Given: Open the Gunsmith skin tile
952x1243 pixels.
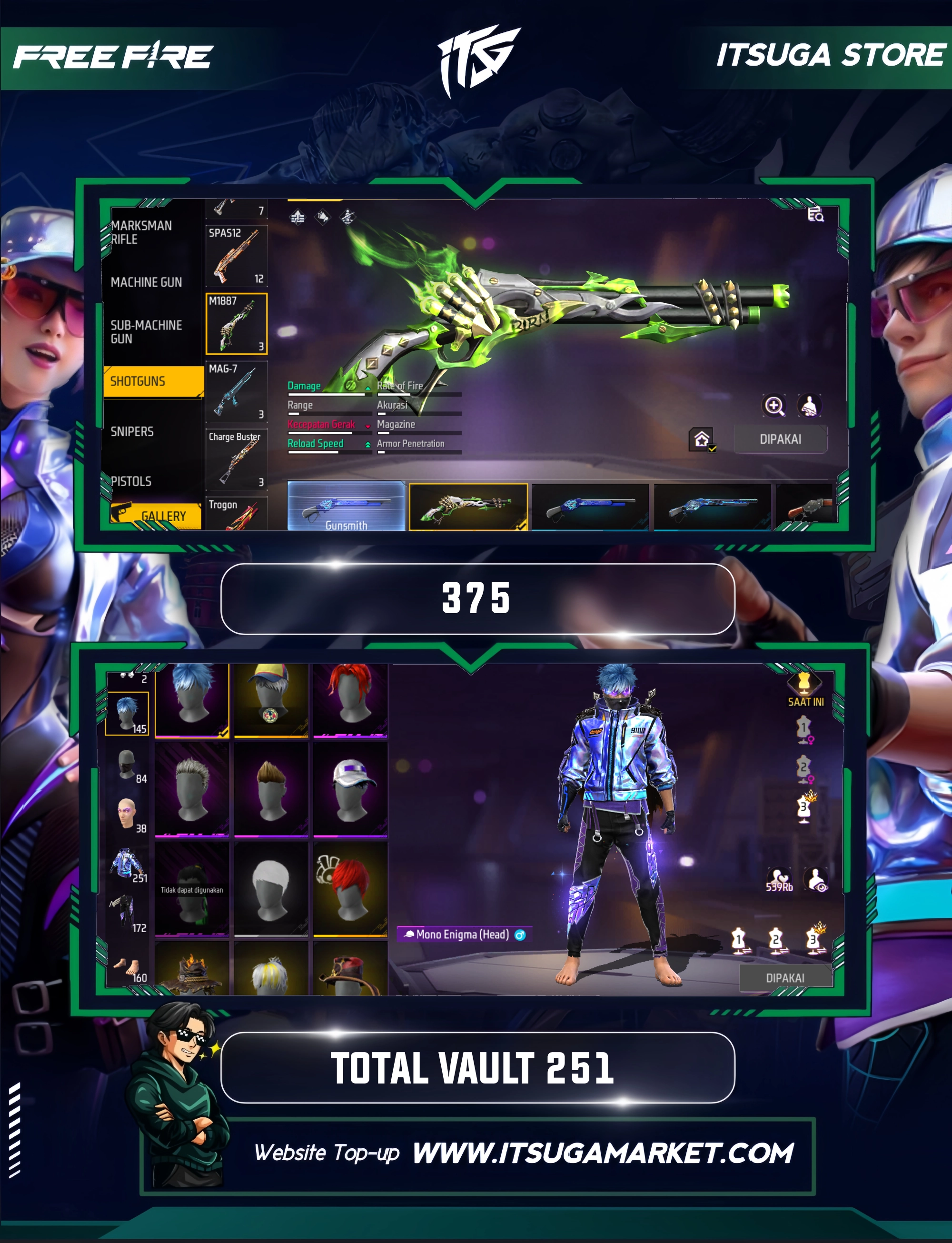Looking at the screenshot, I should (346, 507).
